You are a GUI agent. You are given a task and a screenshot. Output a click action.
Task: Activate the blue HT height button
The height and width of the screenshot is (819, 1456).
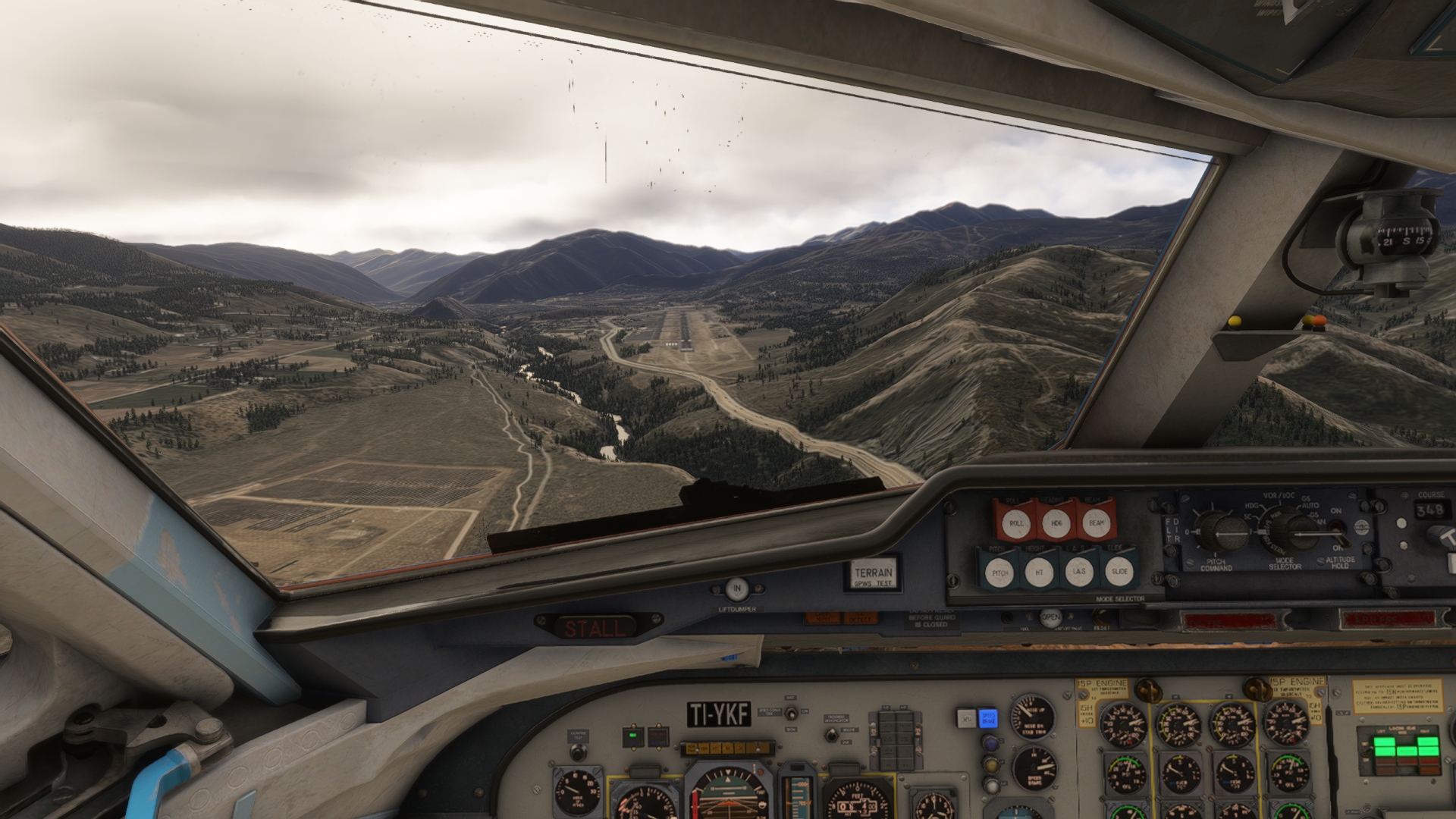tap(1039, 573)
